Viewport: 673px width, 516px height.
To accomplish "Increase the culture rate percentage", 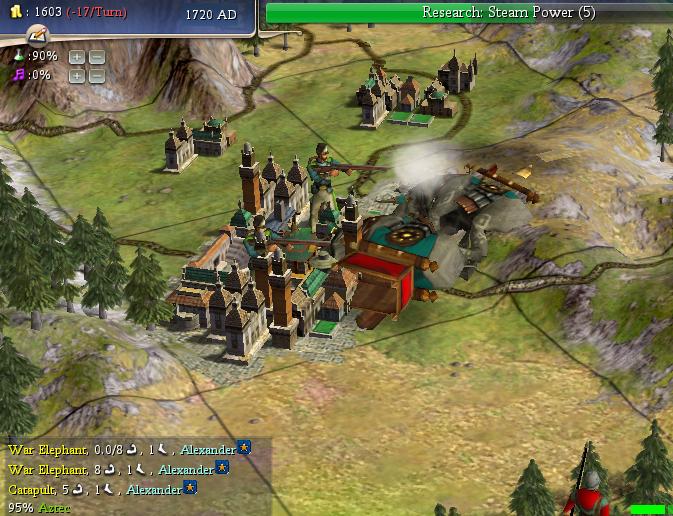I will (x=76, y=75).
